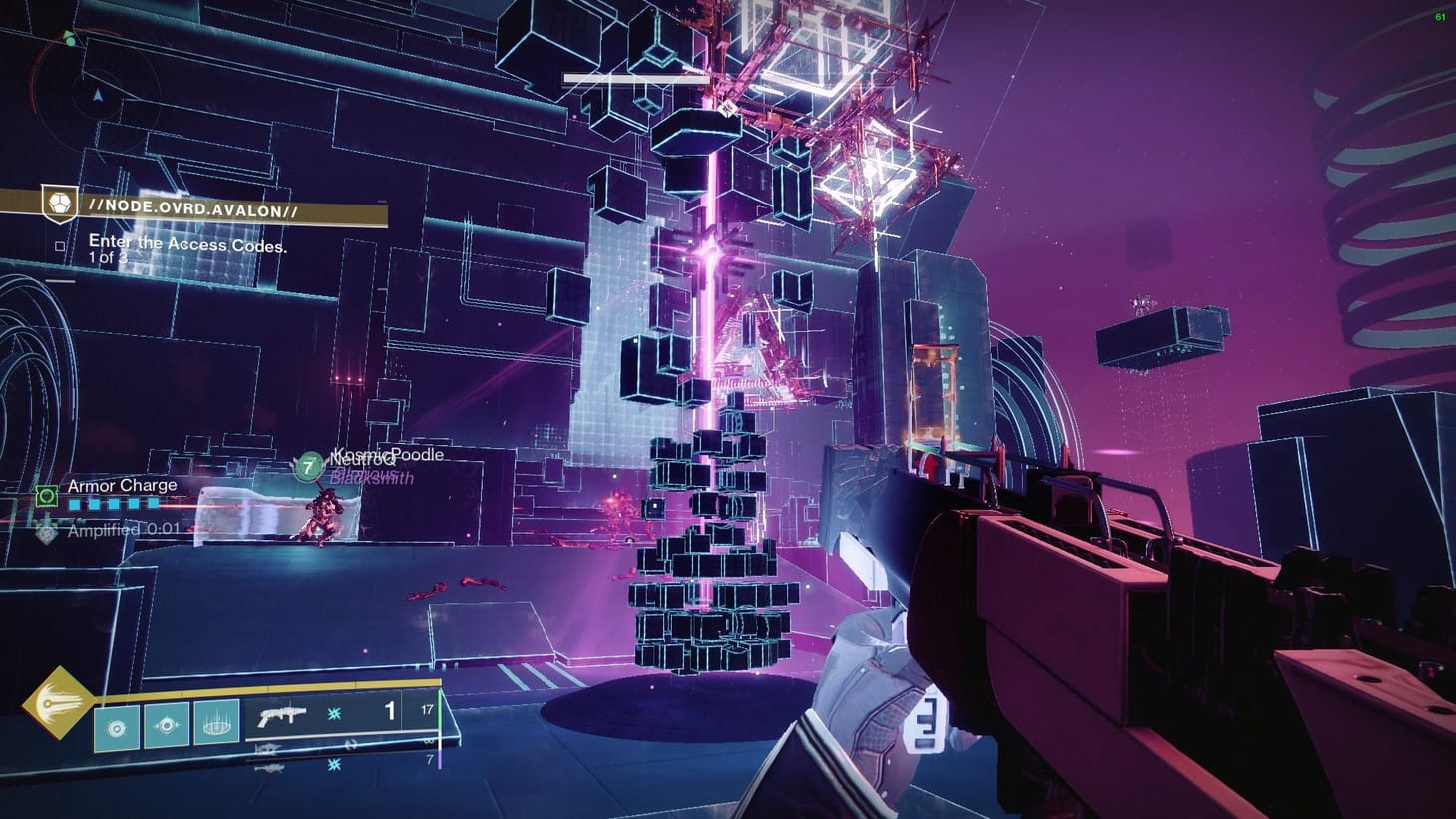Click the special ammo star icon
The image size is (1456, 819).
(333, 713)
